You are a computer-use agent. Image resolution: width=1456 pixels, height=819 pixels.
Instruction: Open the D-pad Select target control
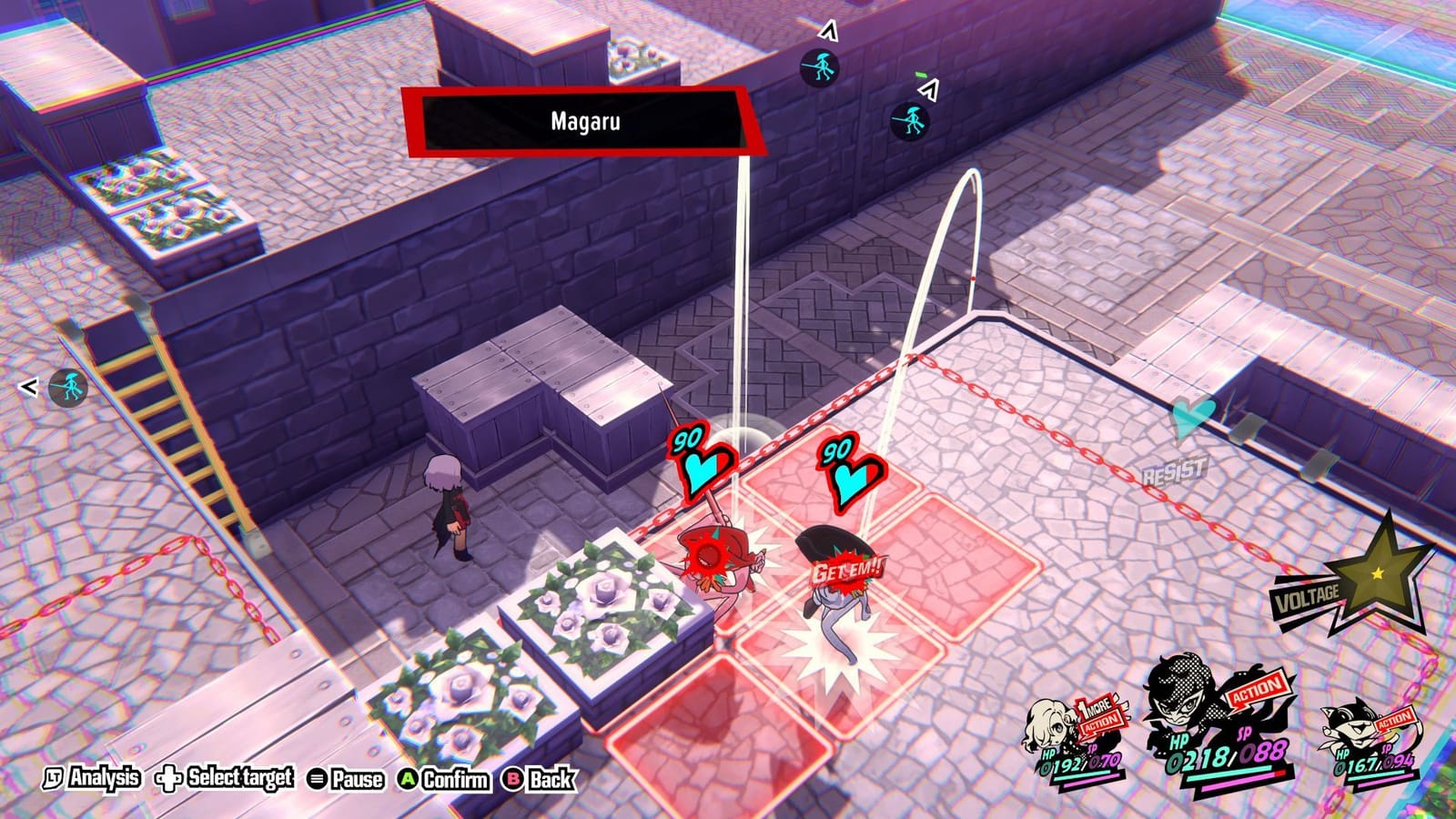(223, 779)
